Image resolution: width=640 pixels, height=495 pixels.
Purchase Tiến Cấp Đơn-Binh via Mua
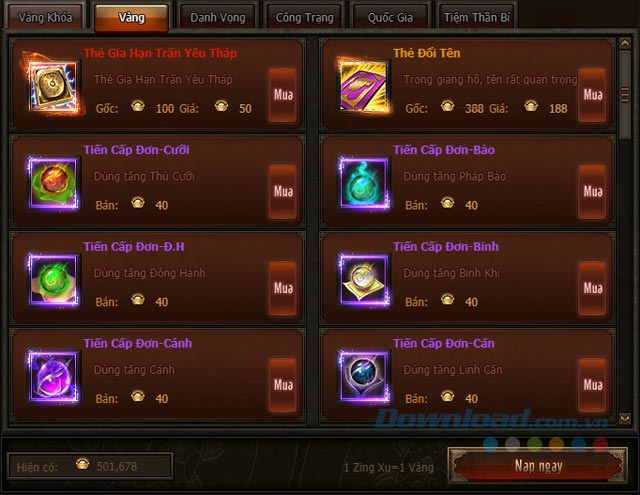pyautogui.click(x=592, y=288)
